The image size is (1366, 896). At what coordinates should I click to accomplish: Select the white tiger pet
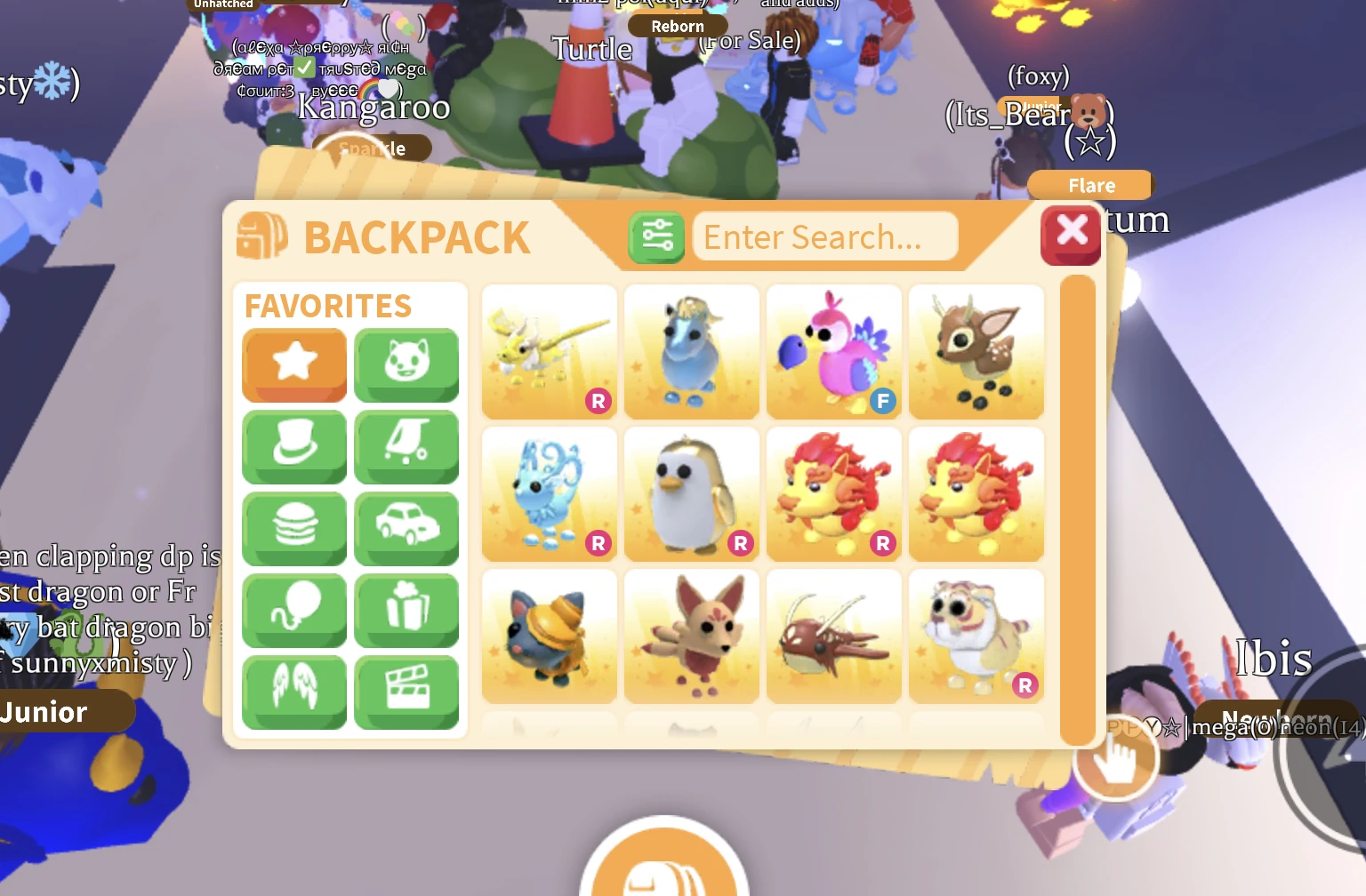976,636
